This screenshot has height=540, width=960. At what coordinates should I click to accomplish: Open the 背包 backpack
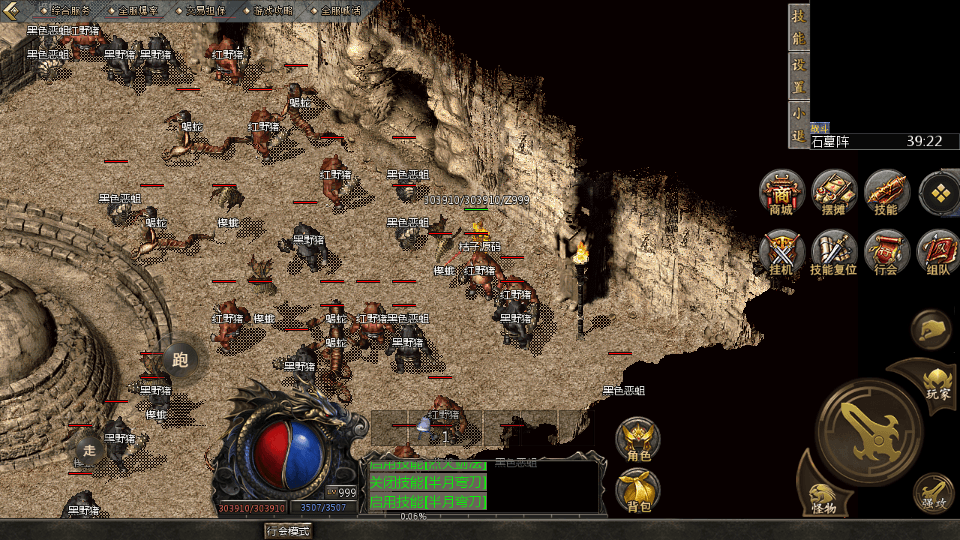point(638,491)
